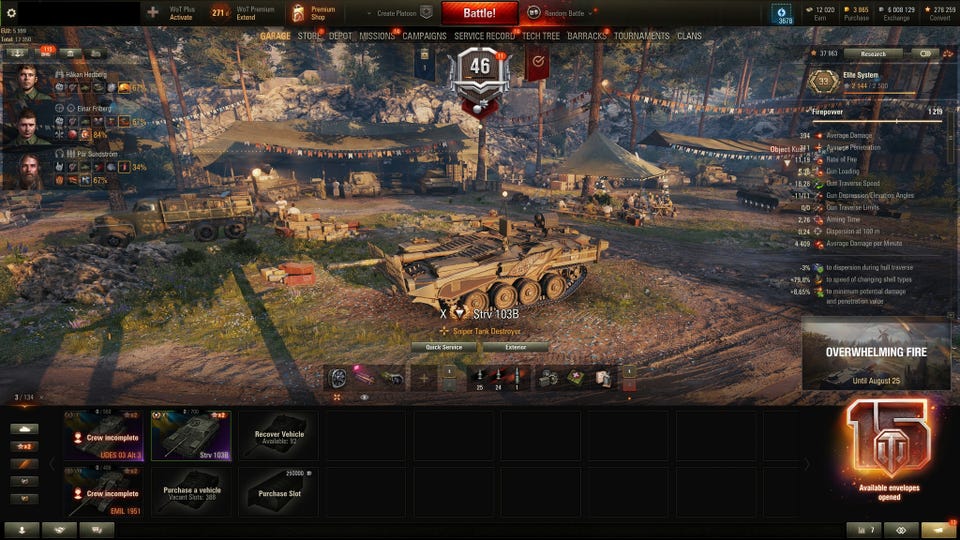Screen dimensions: 960x540
Task: Open the Exterior customization button
Action: click(x=515, y=347)
